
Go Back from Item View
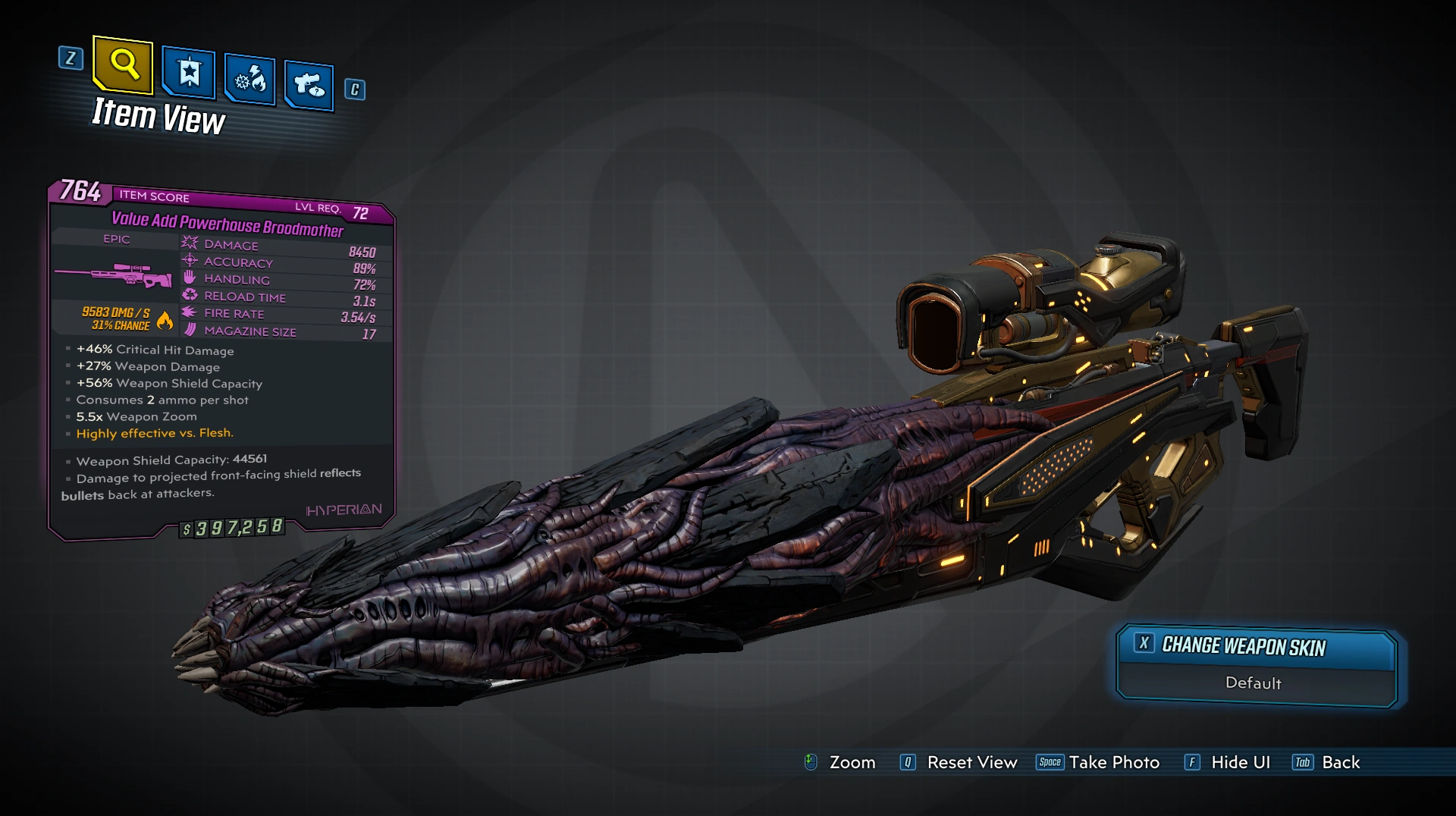[1340, 763]
